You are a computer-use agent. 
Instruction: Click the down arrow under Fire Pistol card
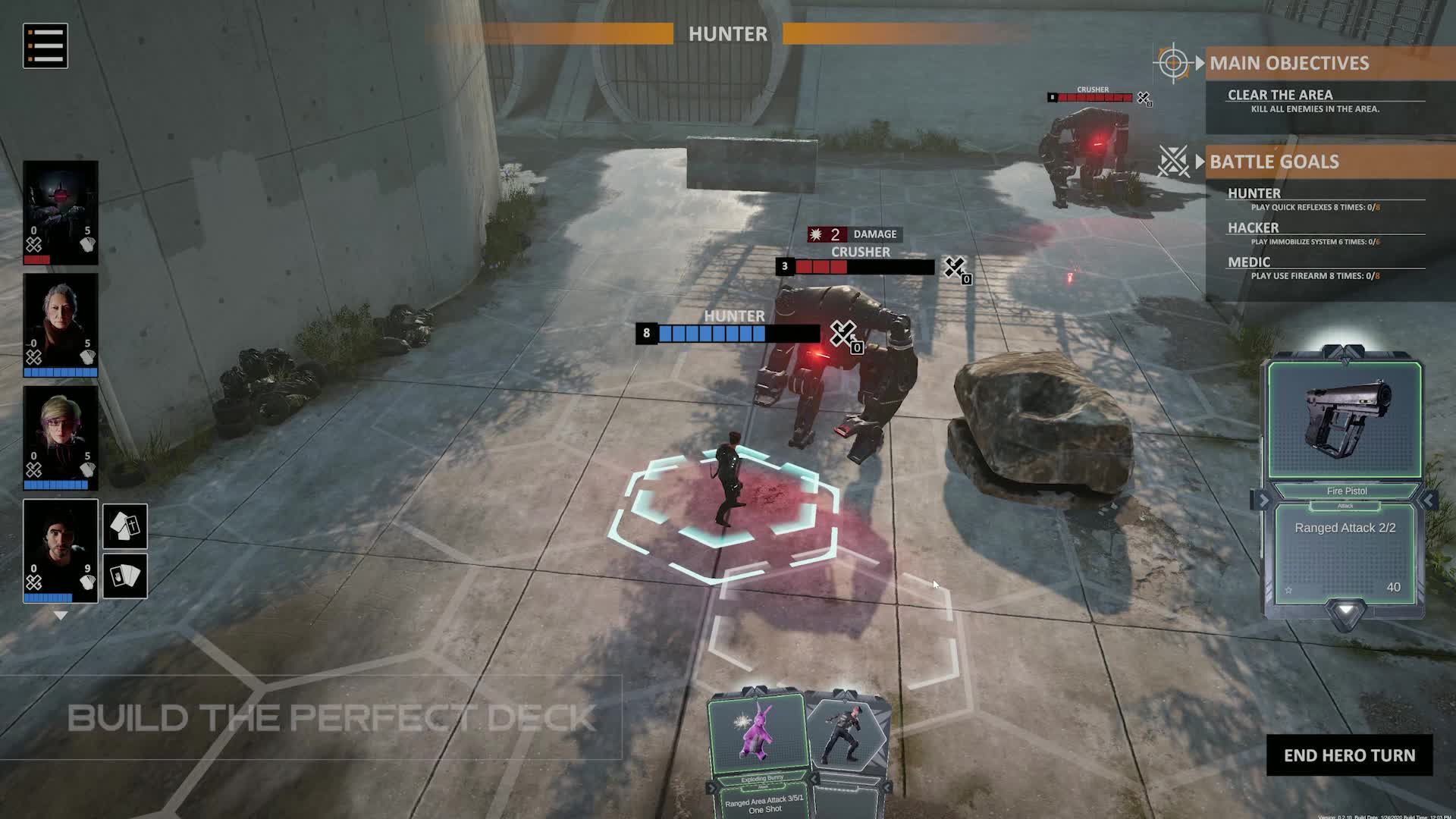pos(1345,610)
